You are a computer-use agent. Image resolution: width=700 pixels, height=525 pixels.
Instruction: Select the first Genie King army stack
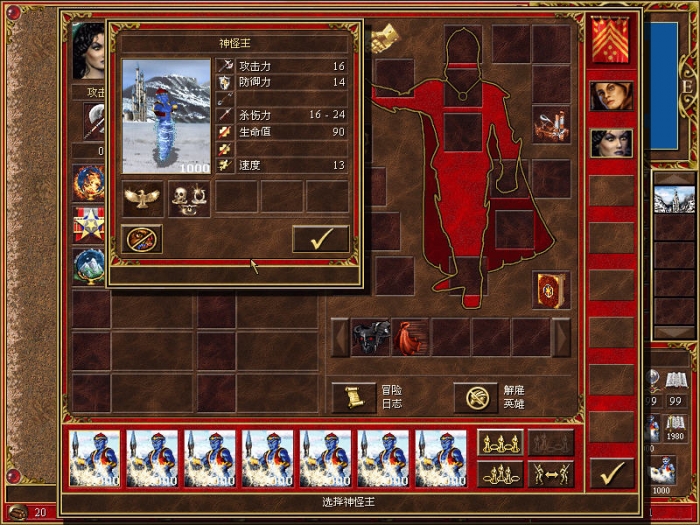95,459
